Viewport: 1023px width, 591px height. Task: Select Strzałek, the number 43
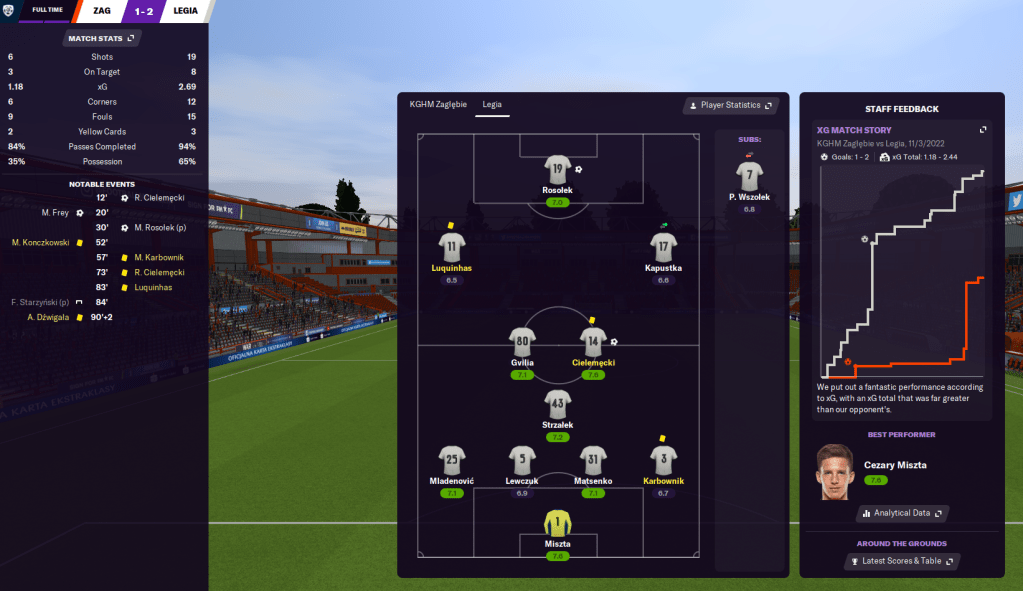pos(557,405)
